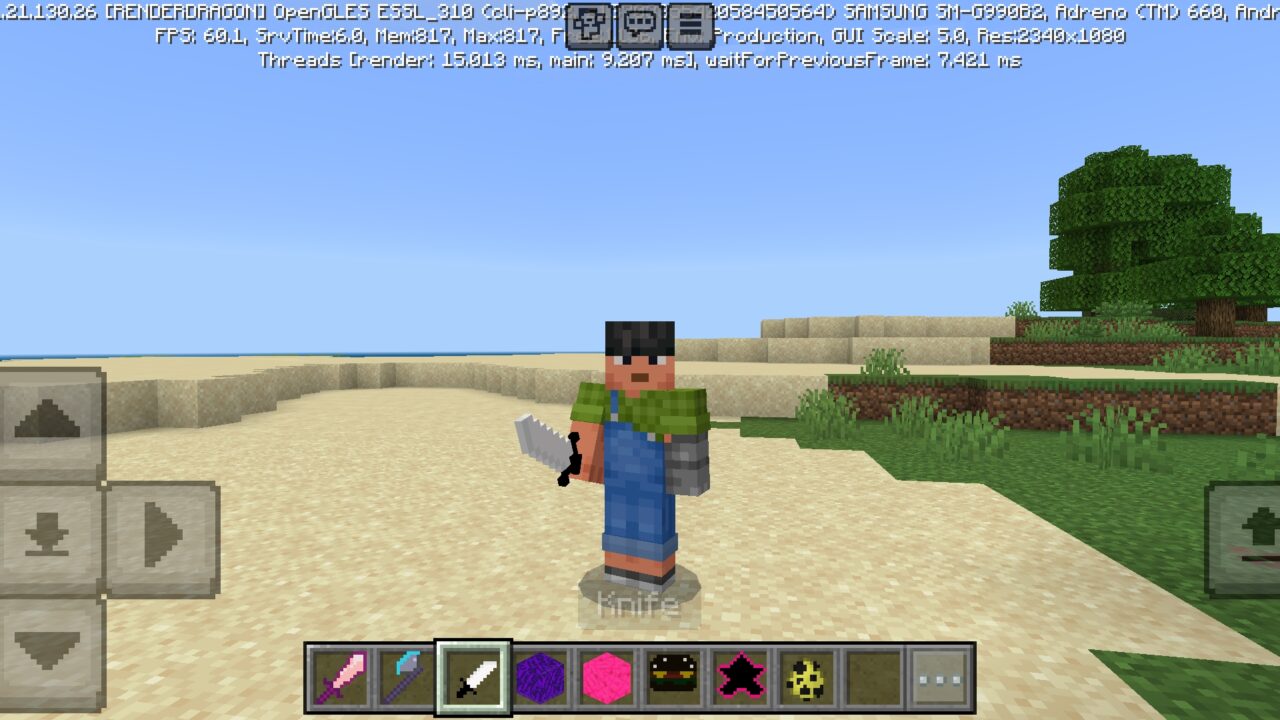Toggle sneak with the center descend button
The image size is (1280, 720).
tap(47, 536)
